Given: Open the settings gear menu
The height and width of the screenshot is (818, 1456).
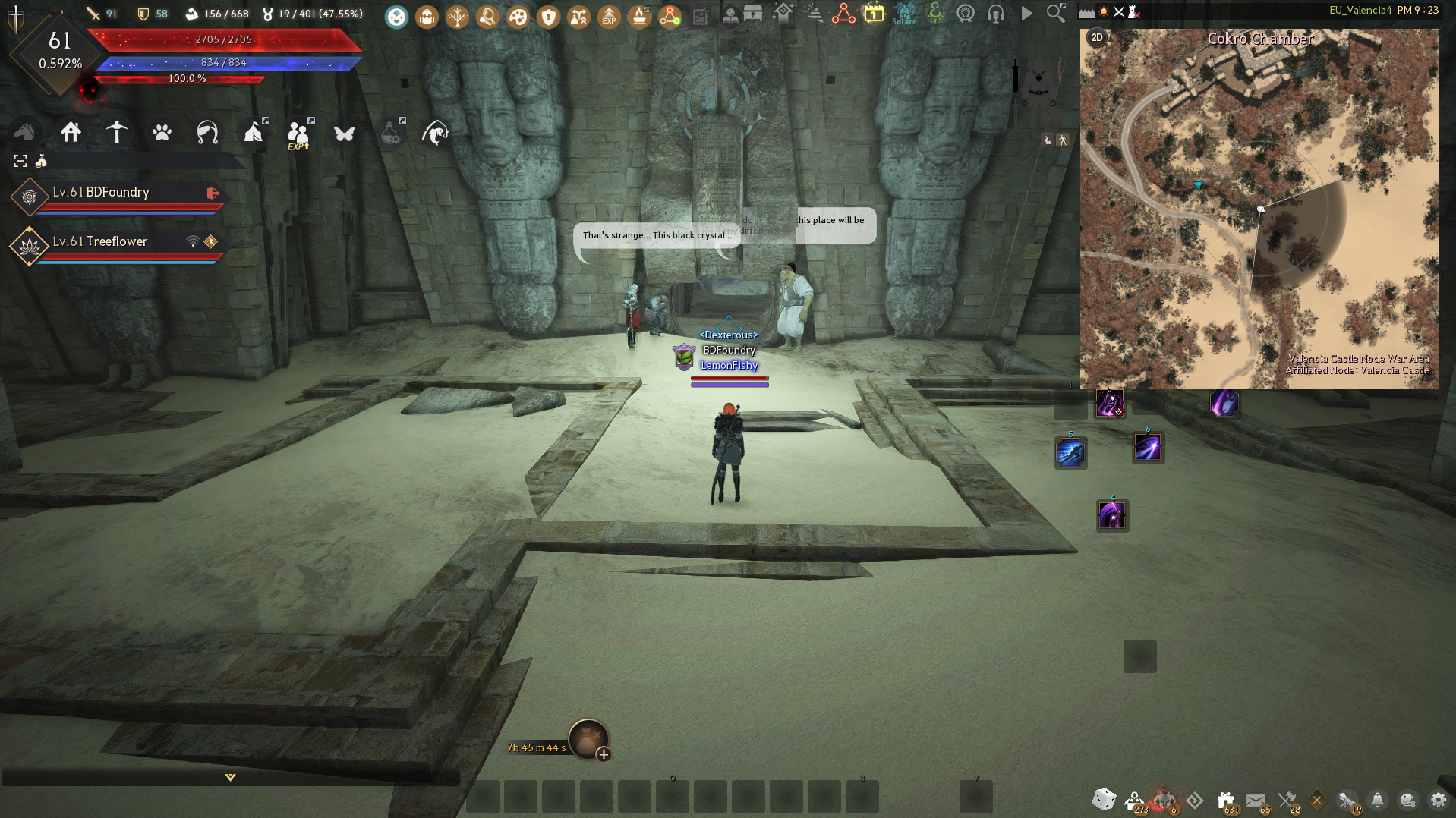Looking at the screenshot, I should [1438, 800].
